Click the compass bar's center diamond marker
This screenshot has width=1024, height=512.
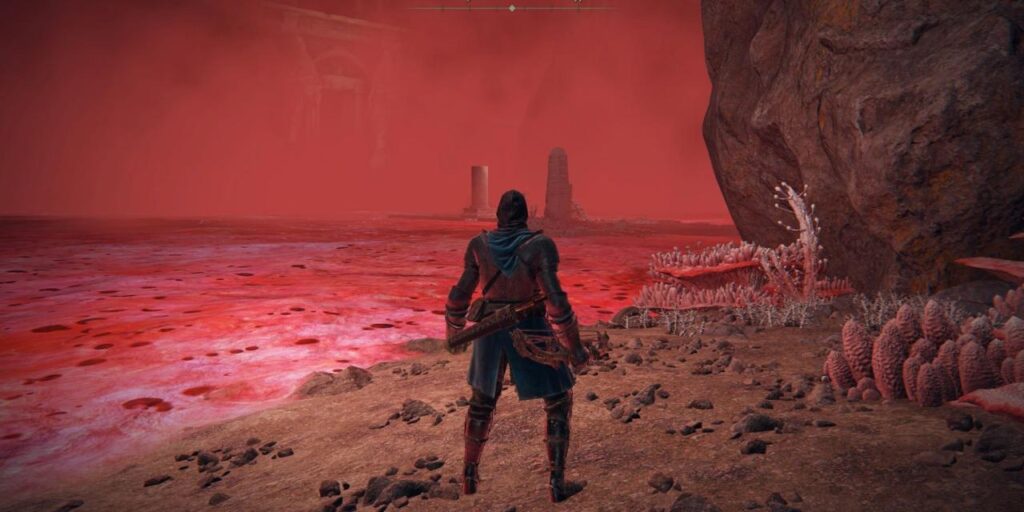click(512, 8)
